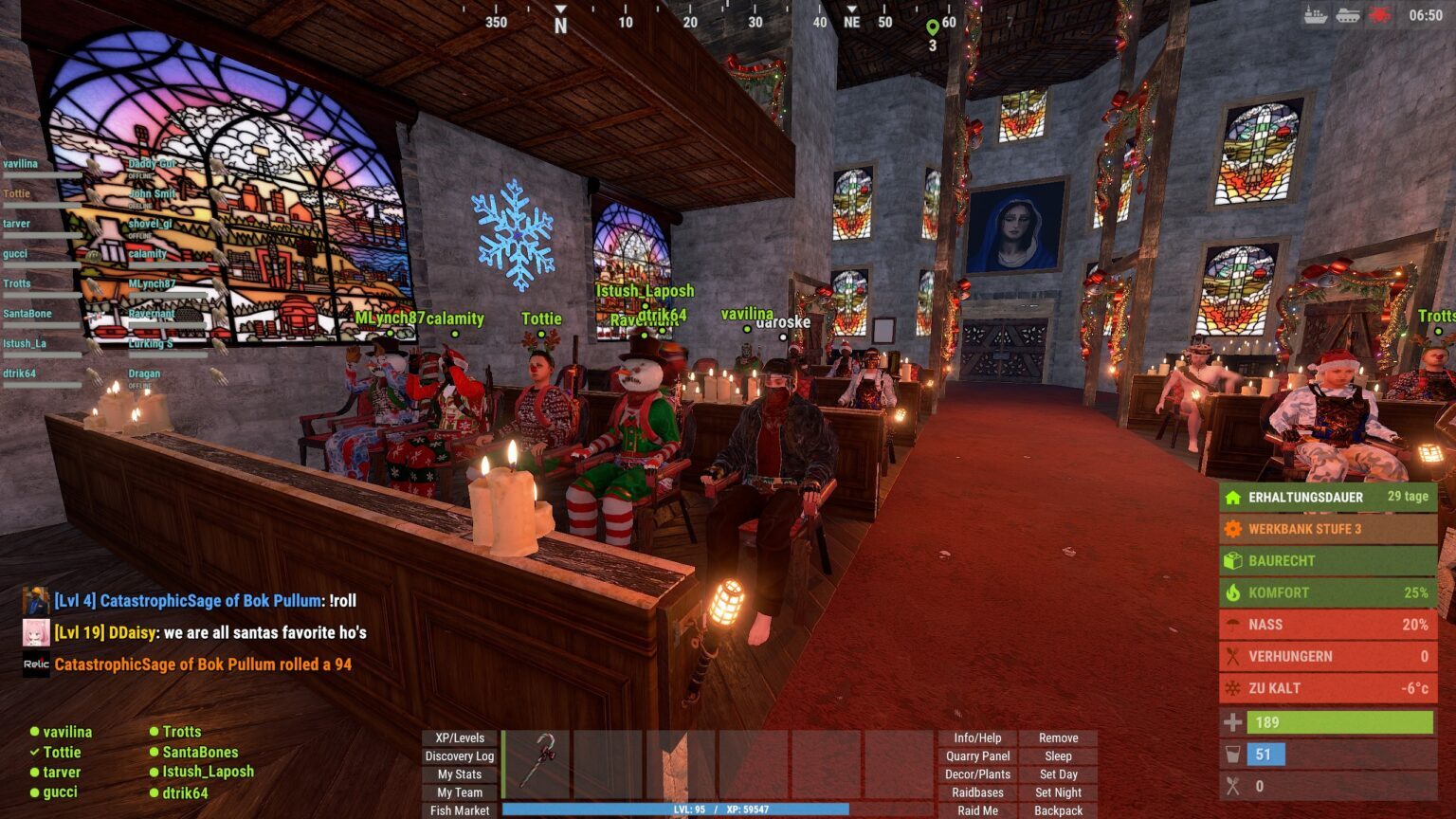This screenshot has width=1456, height=819.
Task: Click the Komfort flame icon
Action: click(1234, 592)
